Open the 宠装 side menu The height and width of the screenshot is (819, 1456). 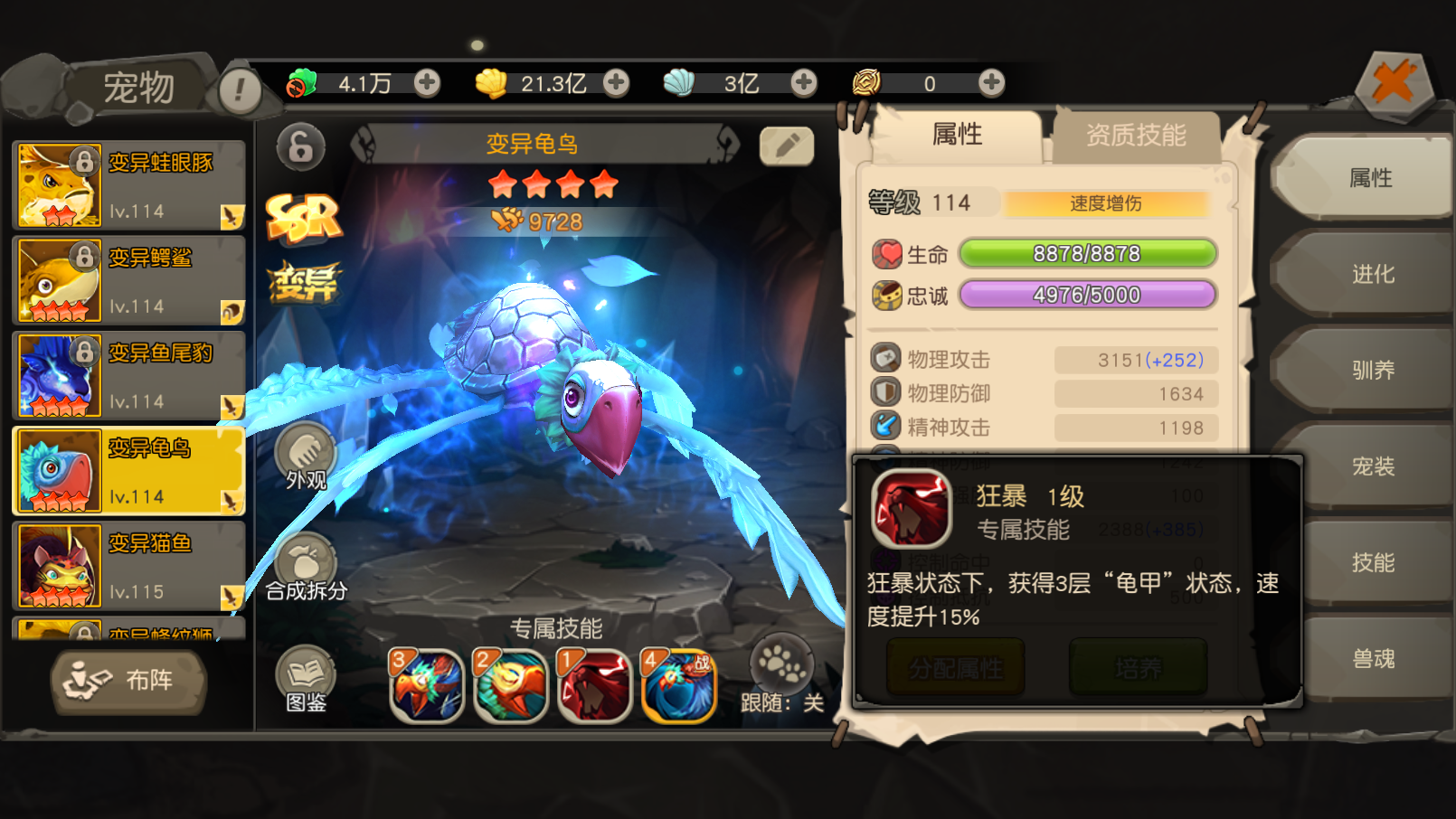click(1371, 466)
